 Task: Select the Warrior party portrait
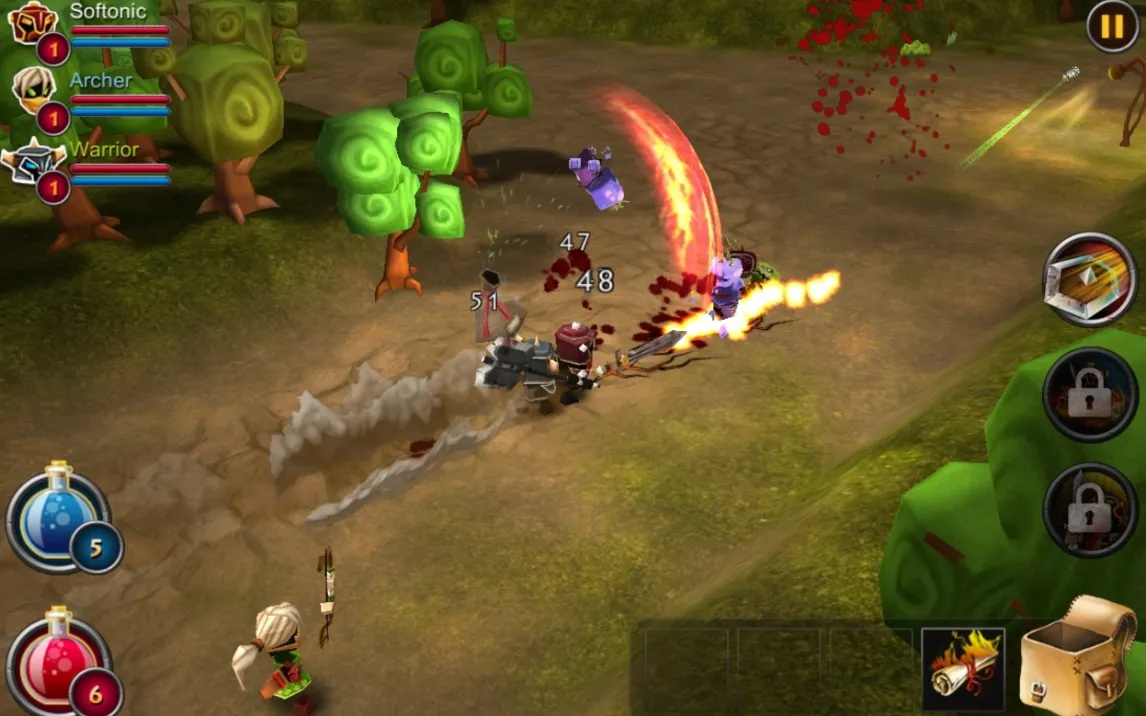pos(34,162)
